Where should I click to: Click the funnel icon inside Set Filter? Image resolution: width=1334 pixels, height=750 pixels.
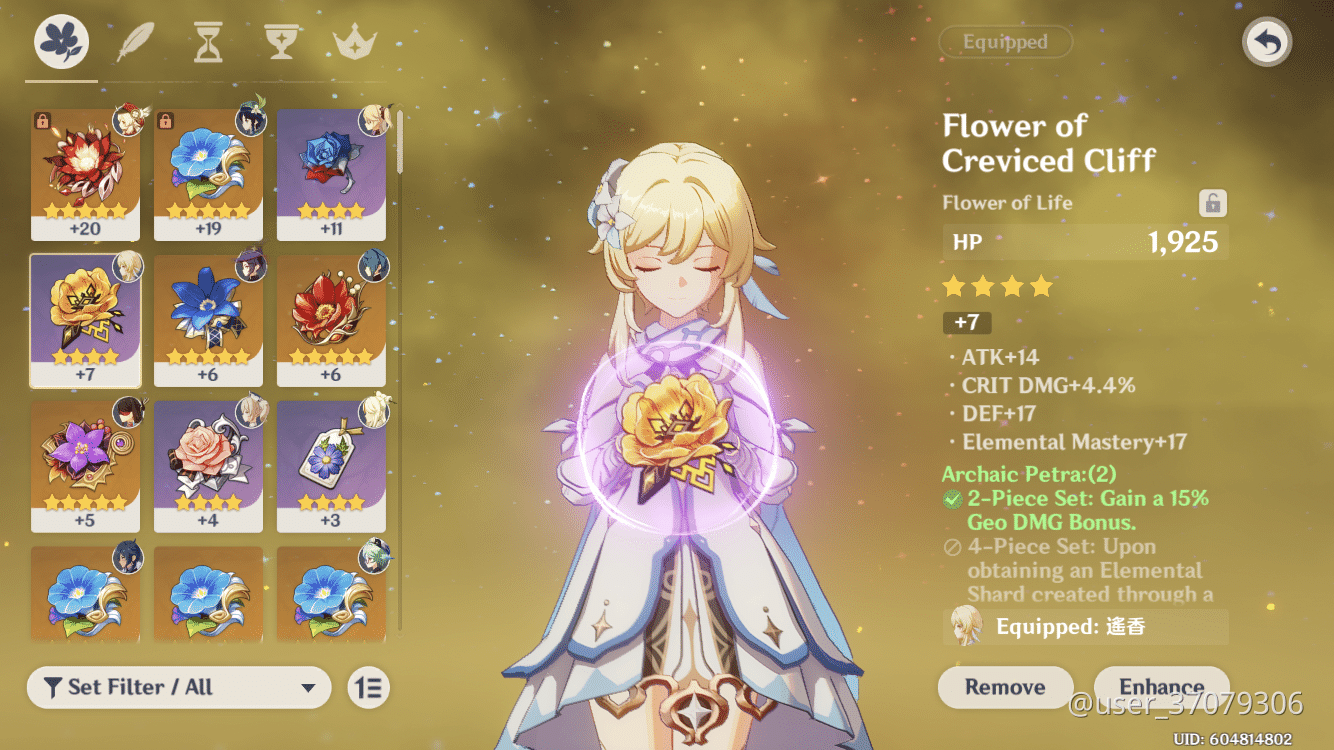(x=51, y=688)
